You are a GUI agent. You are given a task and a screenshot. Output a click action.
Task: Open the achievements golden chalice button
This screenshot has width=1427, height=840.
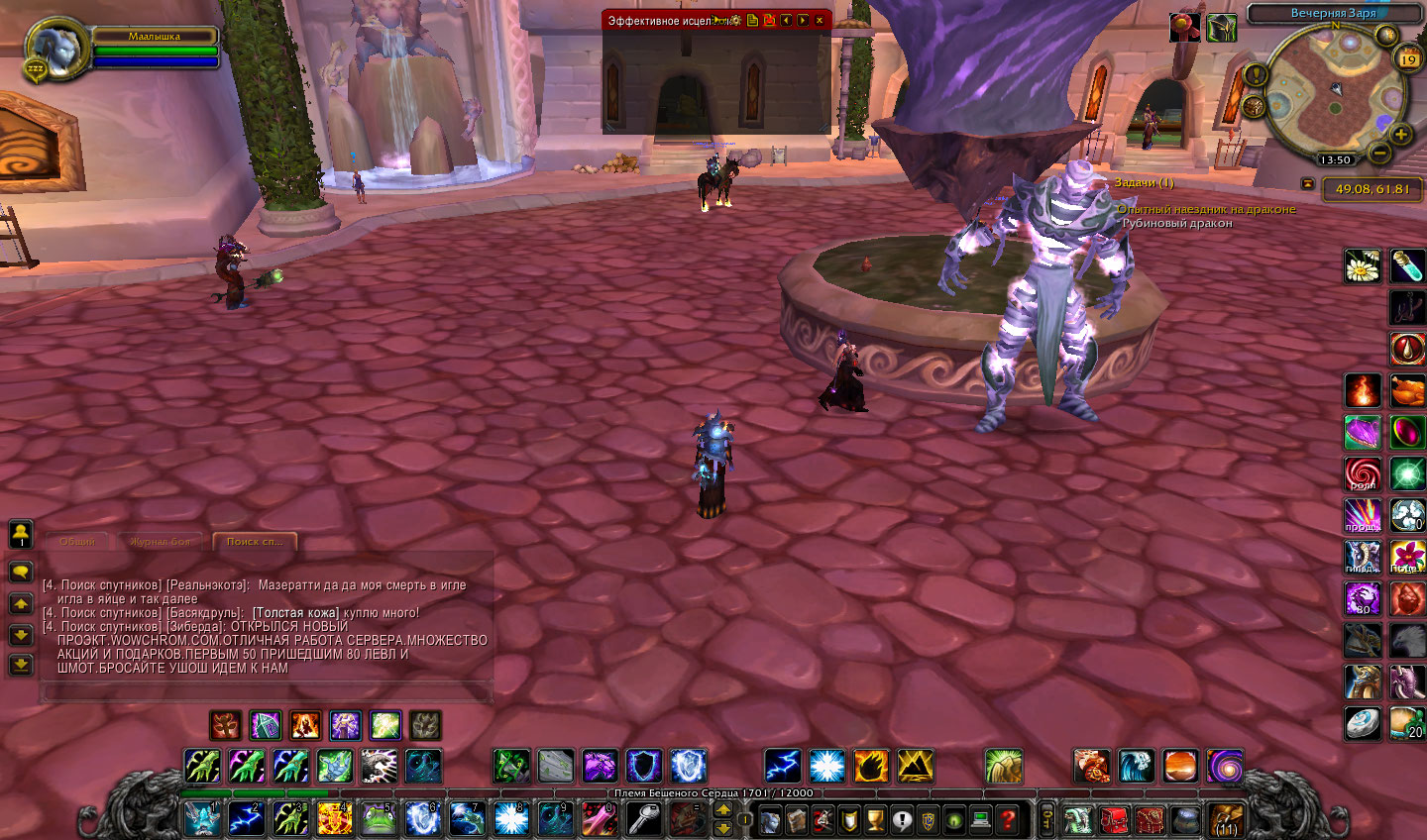(875, 819)
